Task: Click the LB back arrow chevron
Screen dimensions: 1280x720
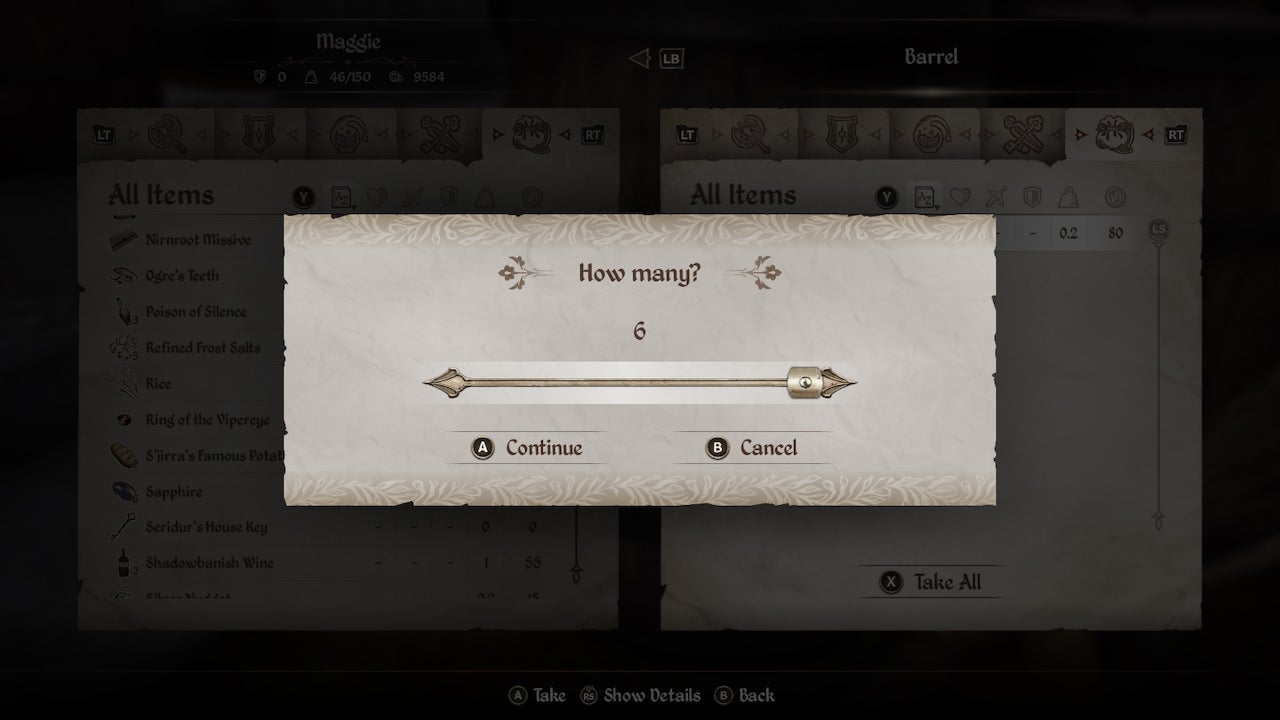Action: [641, 58]
